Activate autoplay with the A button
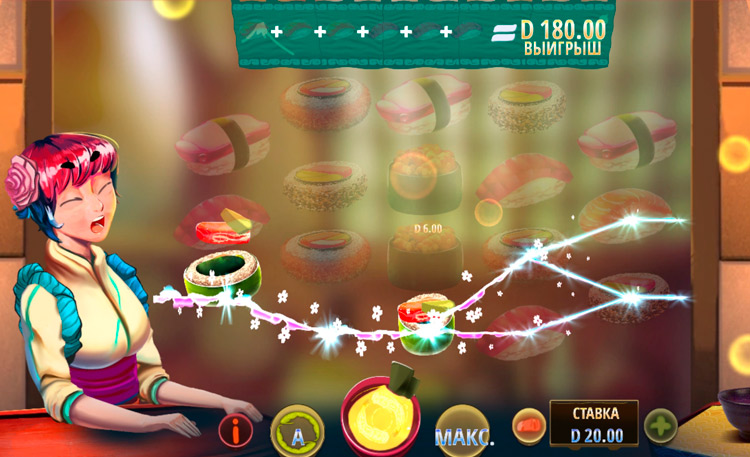The width and height of the screenshot is (750, 457). pyautogui.click(x=297, y=432)
